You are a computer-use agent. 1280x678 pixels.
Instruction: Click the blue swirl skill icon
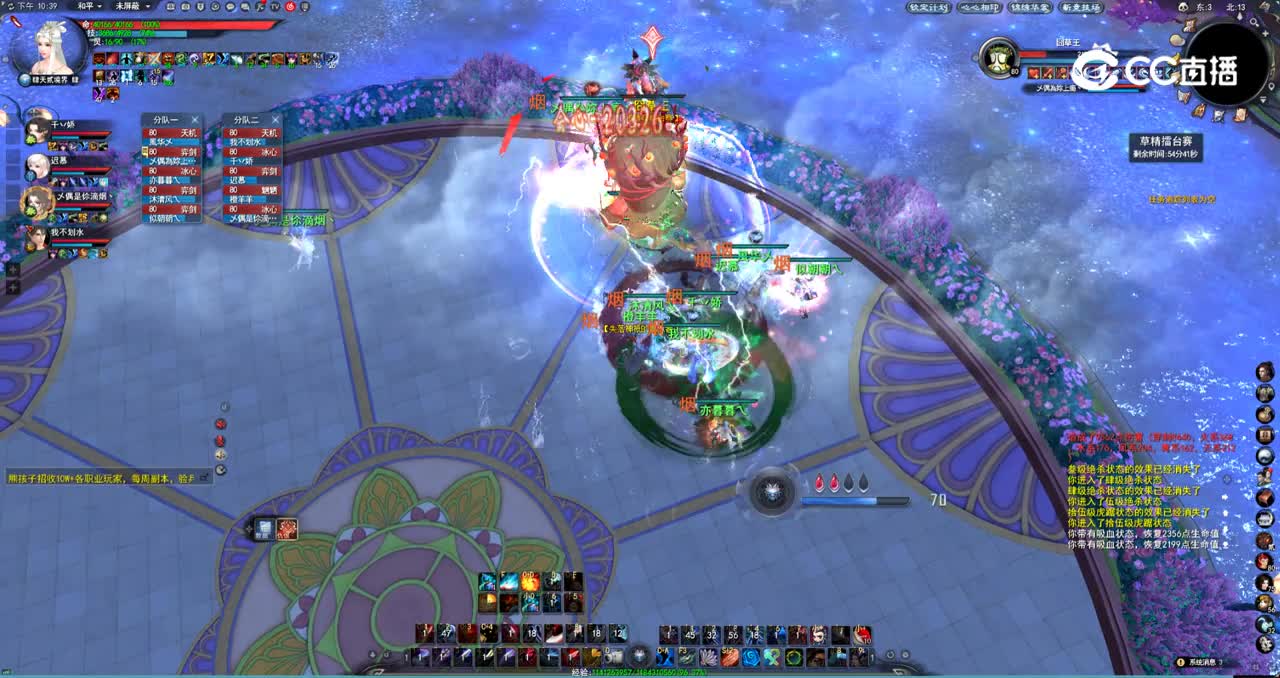click(x=751, y=657)
